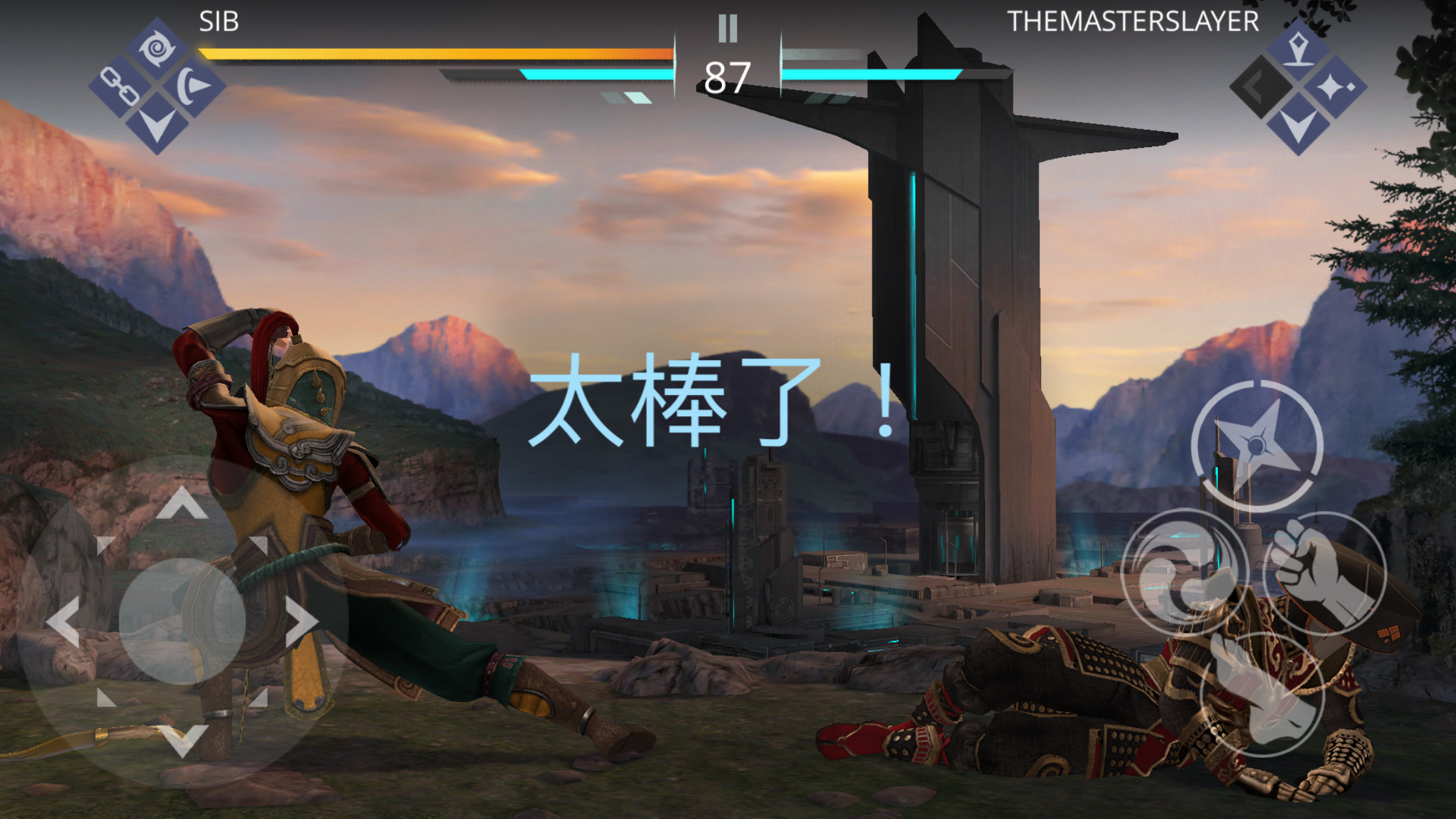Select SIB's spiral perk icon
1456x819 pixels.
(x=157, y=49)
